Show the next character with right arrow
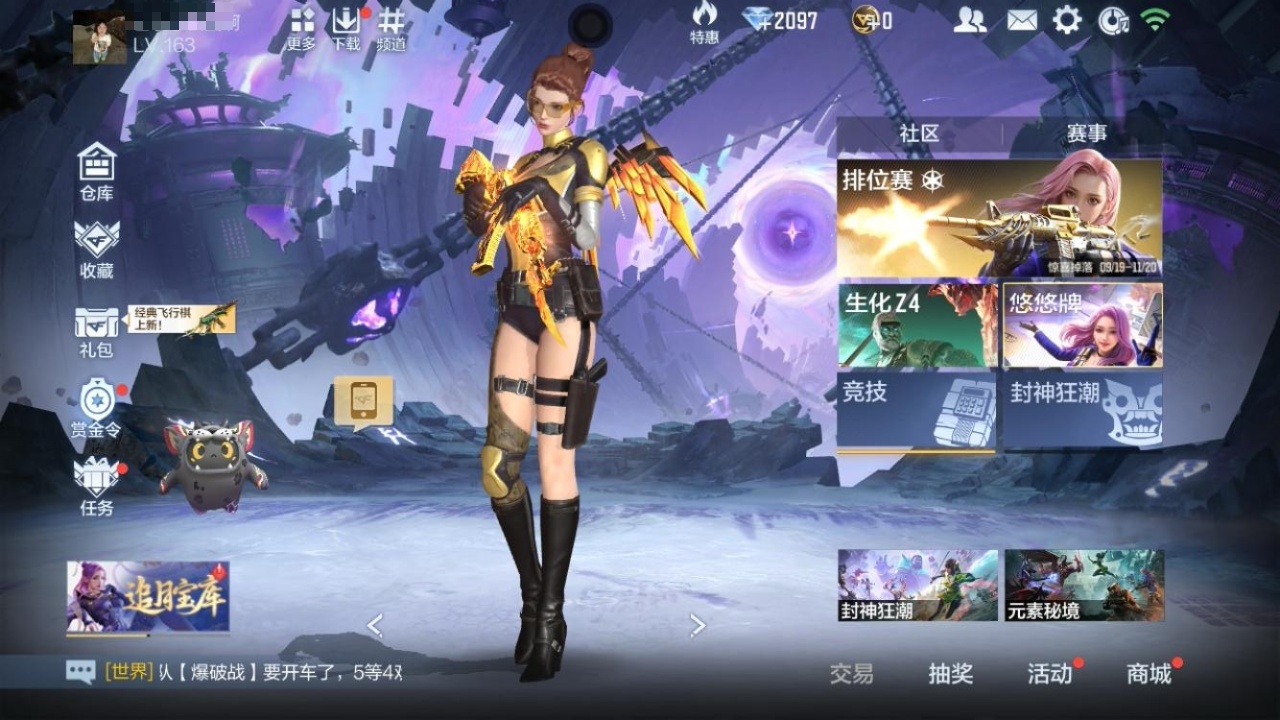 click(698, 626)
